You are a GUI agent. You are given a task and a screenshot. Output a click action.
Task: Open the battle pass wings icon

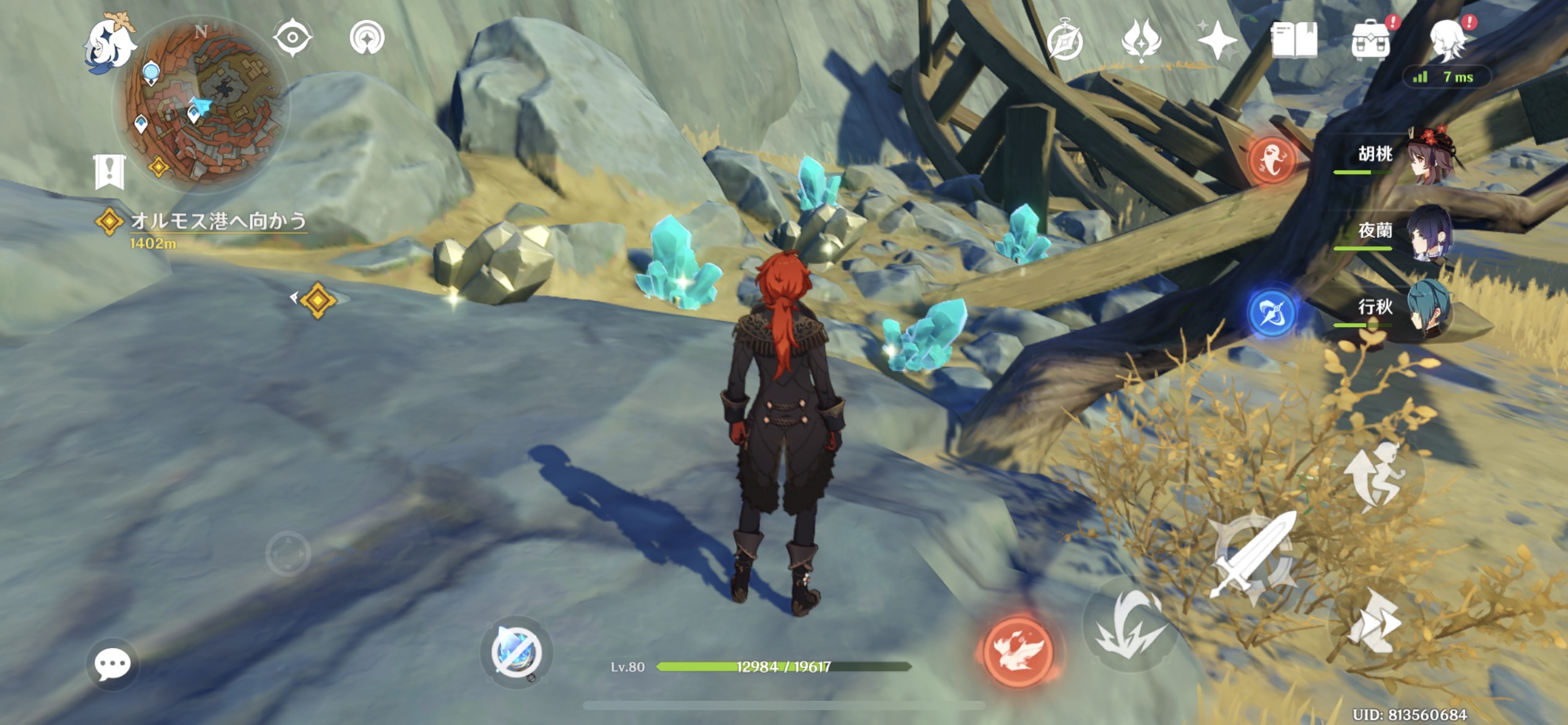[x=1141, y=40]
